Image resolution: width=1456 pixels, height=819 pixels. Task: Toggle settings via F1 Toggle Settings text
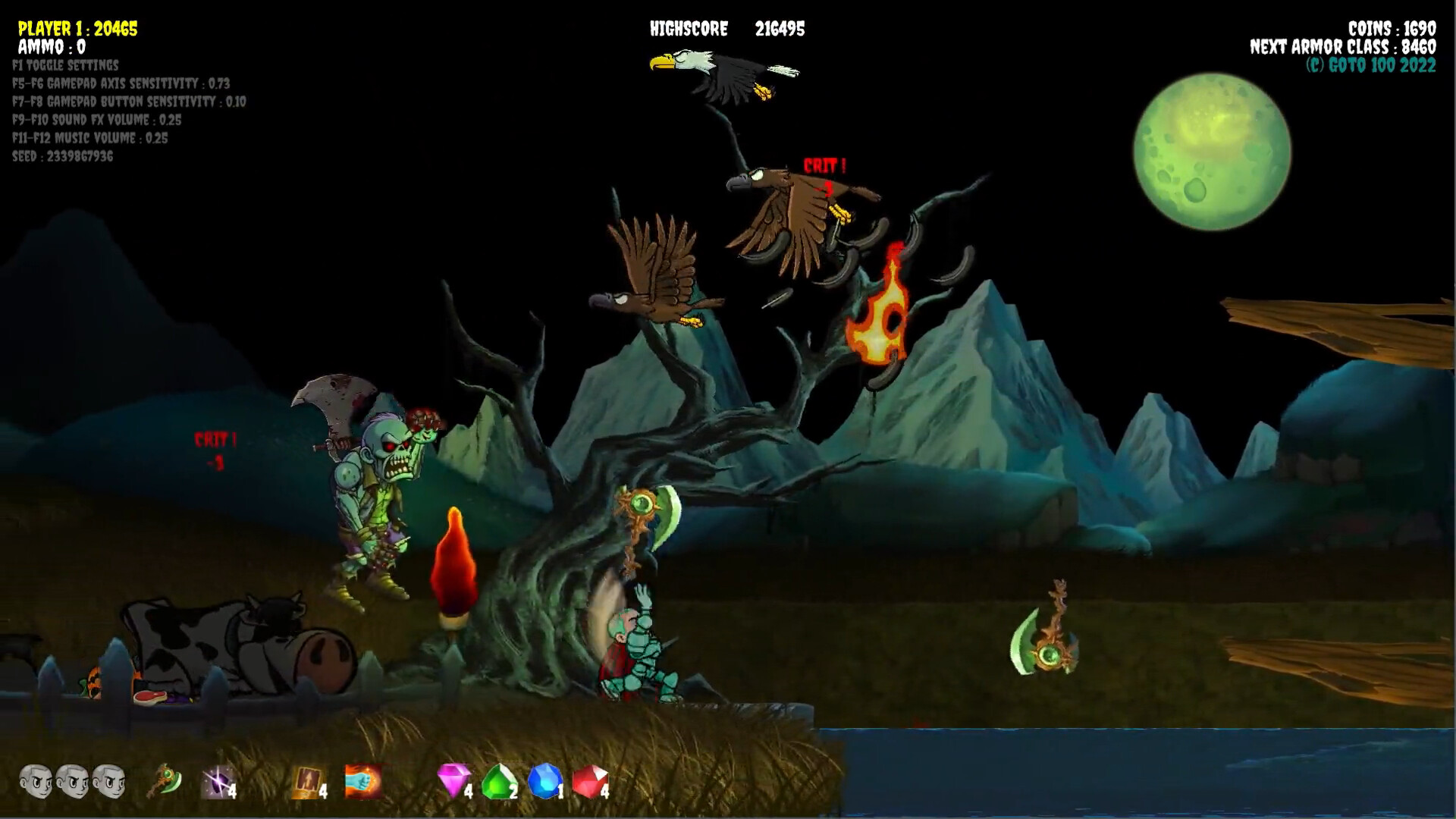click(x=64, y=65)
